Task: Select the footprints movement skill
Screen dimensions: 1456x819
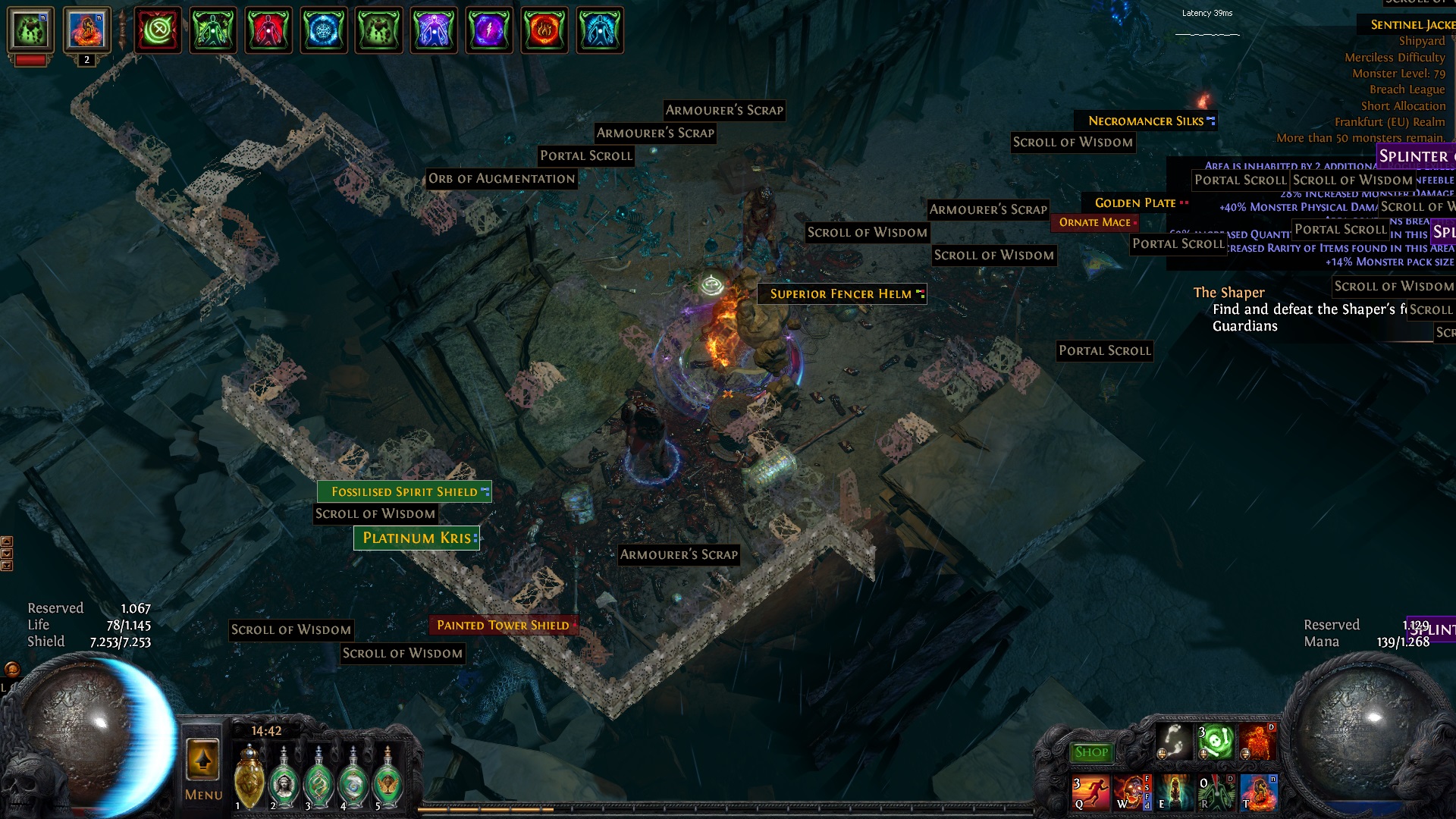Action: point(1174,742)
